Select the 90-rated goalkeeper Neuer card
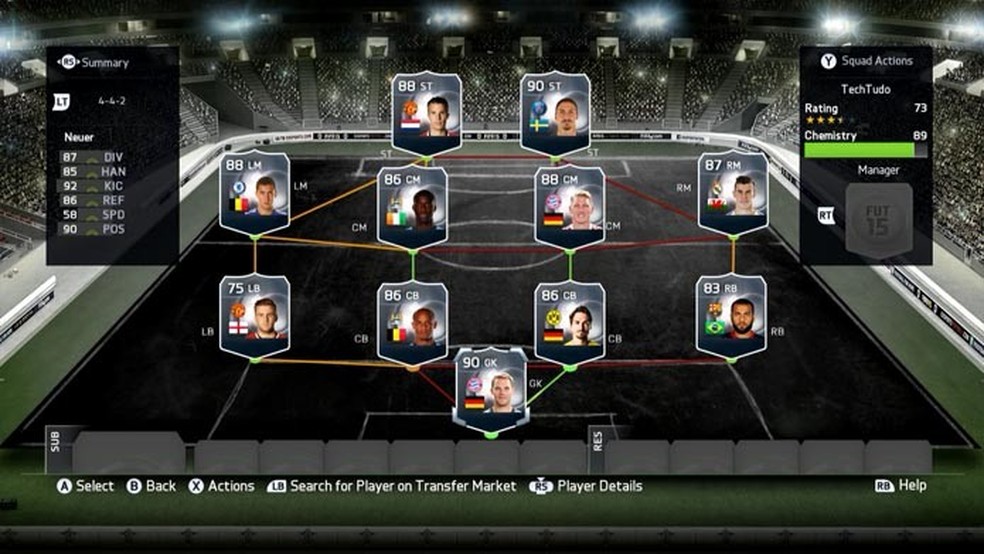The width and height of the screenshot is (984, 554). tap(490, 388)
